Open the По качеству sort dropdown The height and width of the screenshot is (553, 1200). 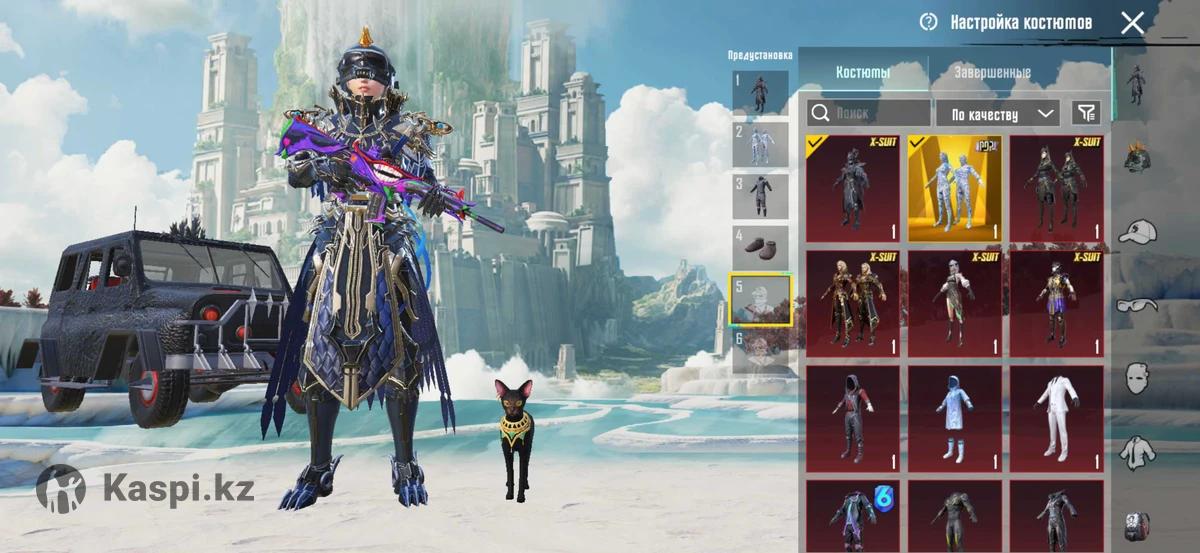click(x=997, y=113)
